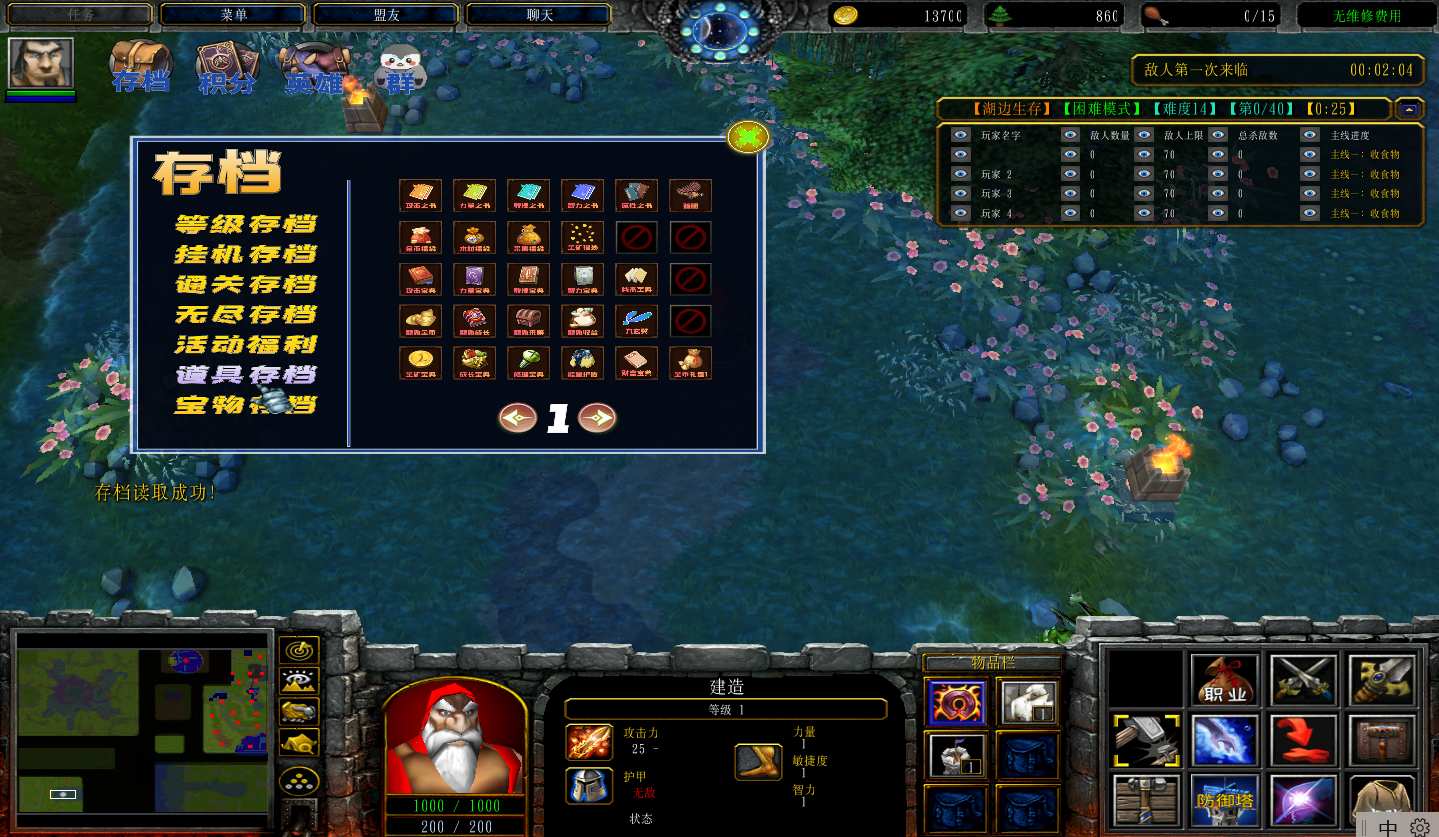Show the 无尽存档 category
Screen dimensions: 1439x837
pos(246,314)
